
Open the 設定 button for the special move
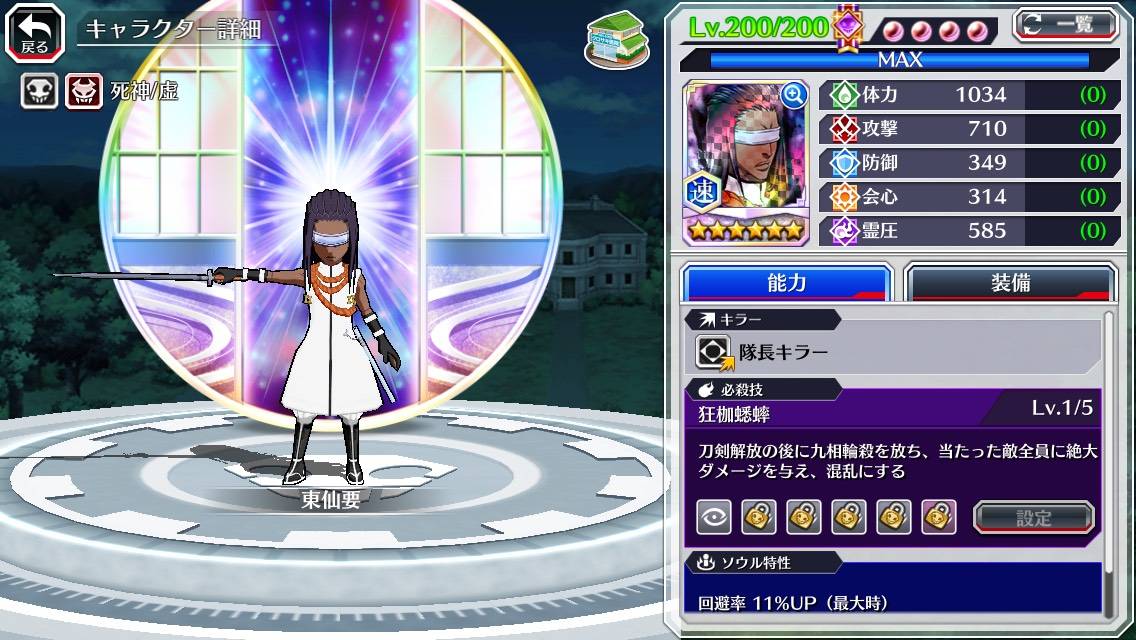(x=1033, y=517)
